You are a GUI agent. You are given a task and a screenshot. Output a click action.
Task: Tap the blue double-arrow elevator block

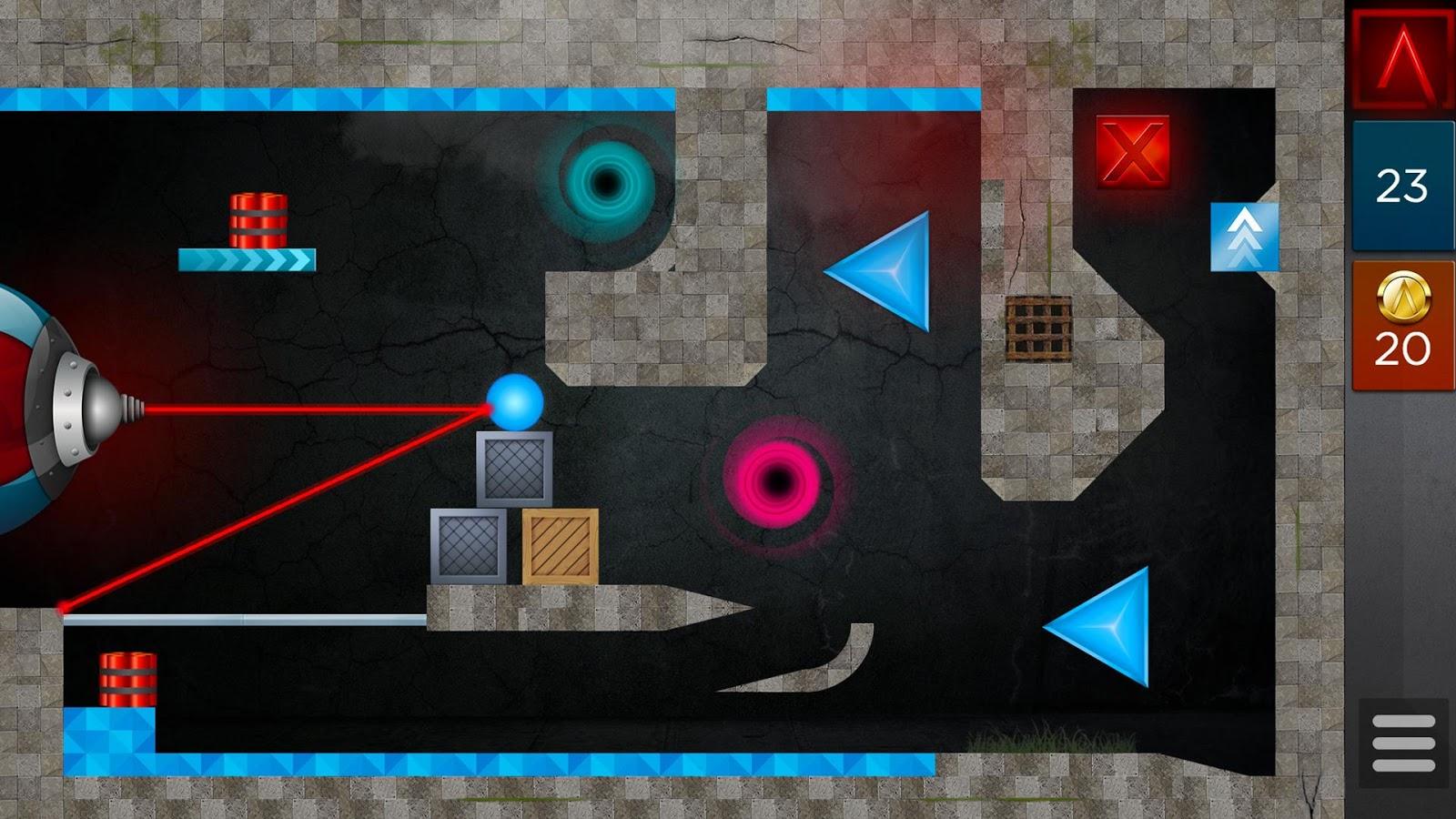(1243, 235)
